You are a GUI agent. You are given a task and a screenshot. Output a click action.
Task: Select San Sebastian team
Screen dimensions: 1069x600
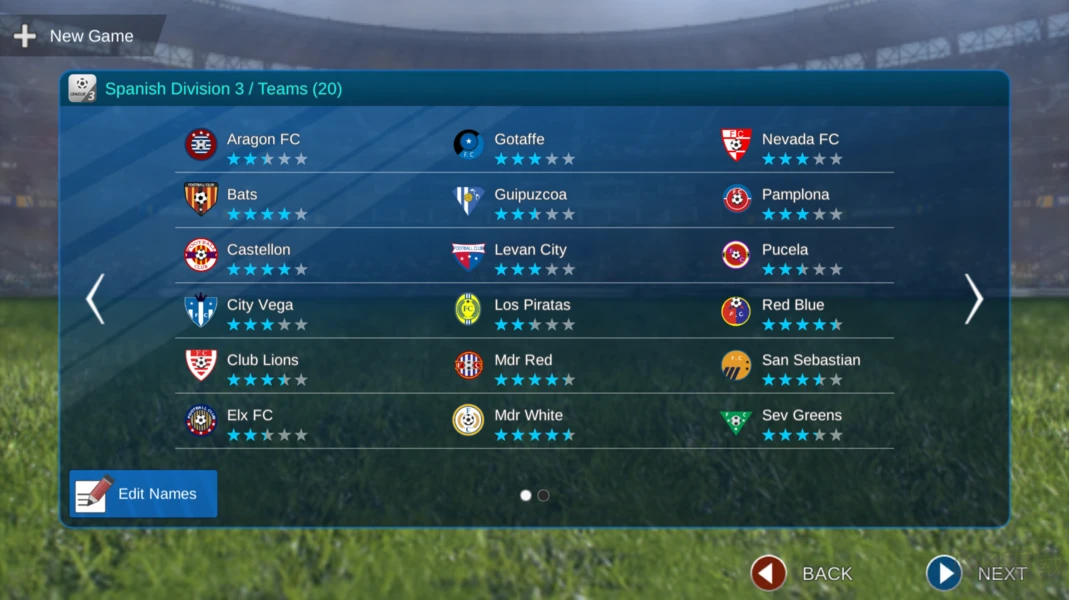810,366
